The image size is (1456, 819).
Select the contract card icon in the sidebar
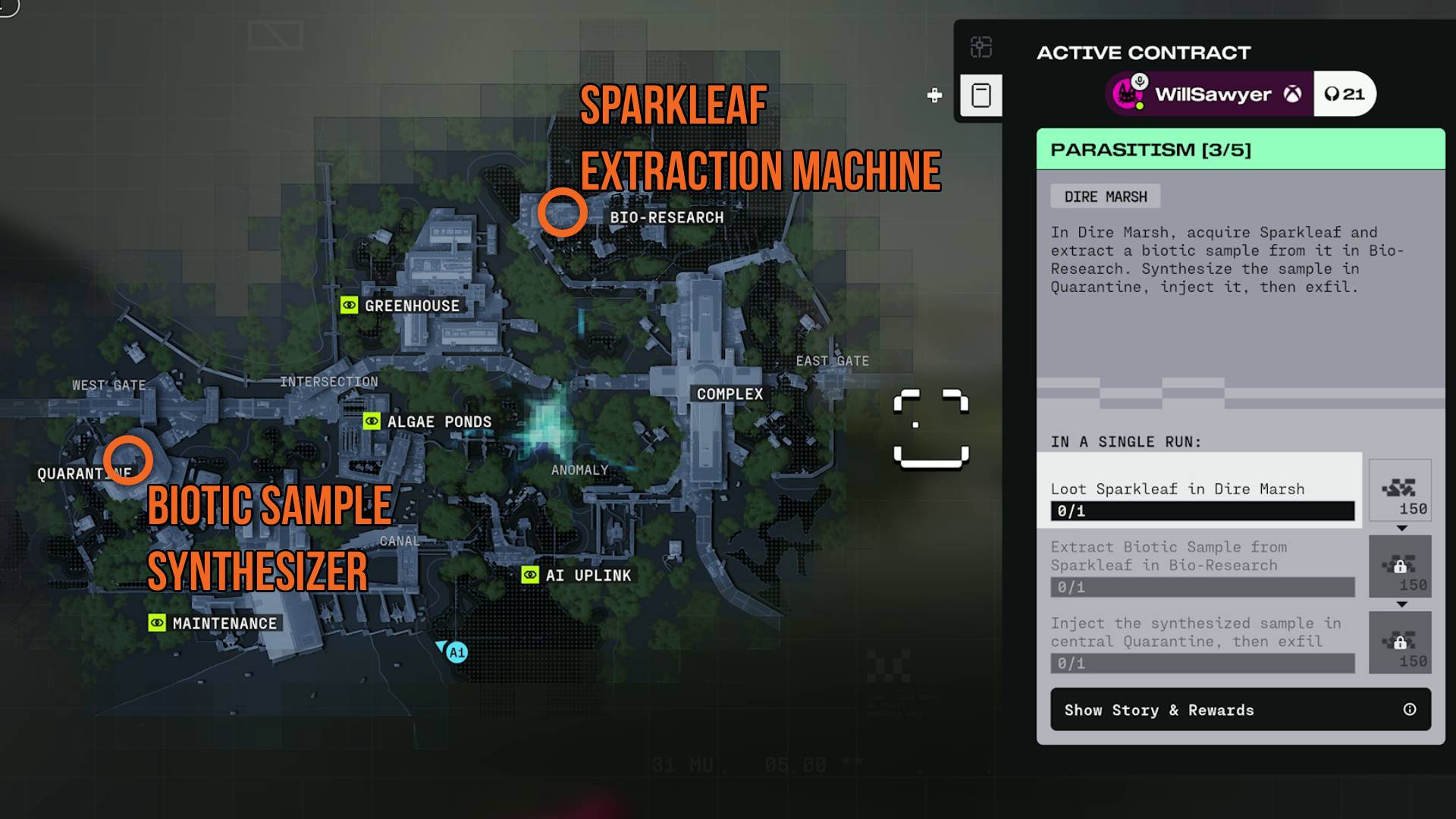click(982, 94)
